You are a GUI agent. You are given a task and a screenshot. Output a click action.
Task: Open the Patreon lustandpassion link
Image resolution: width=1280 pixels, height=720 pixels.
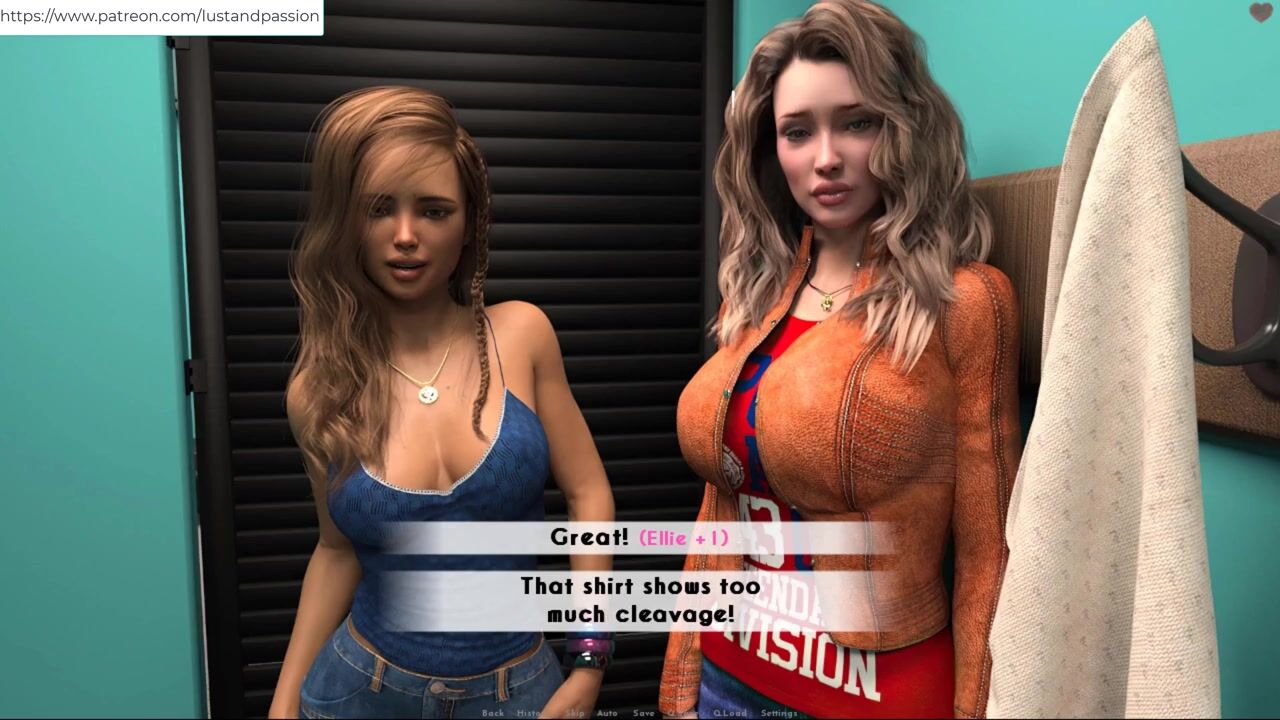160,16
